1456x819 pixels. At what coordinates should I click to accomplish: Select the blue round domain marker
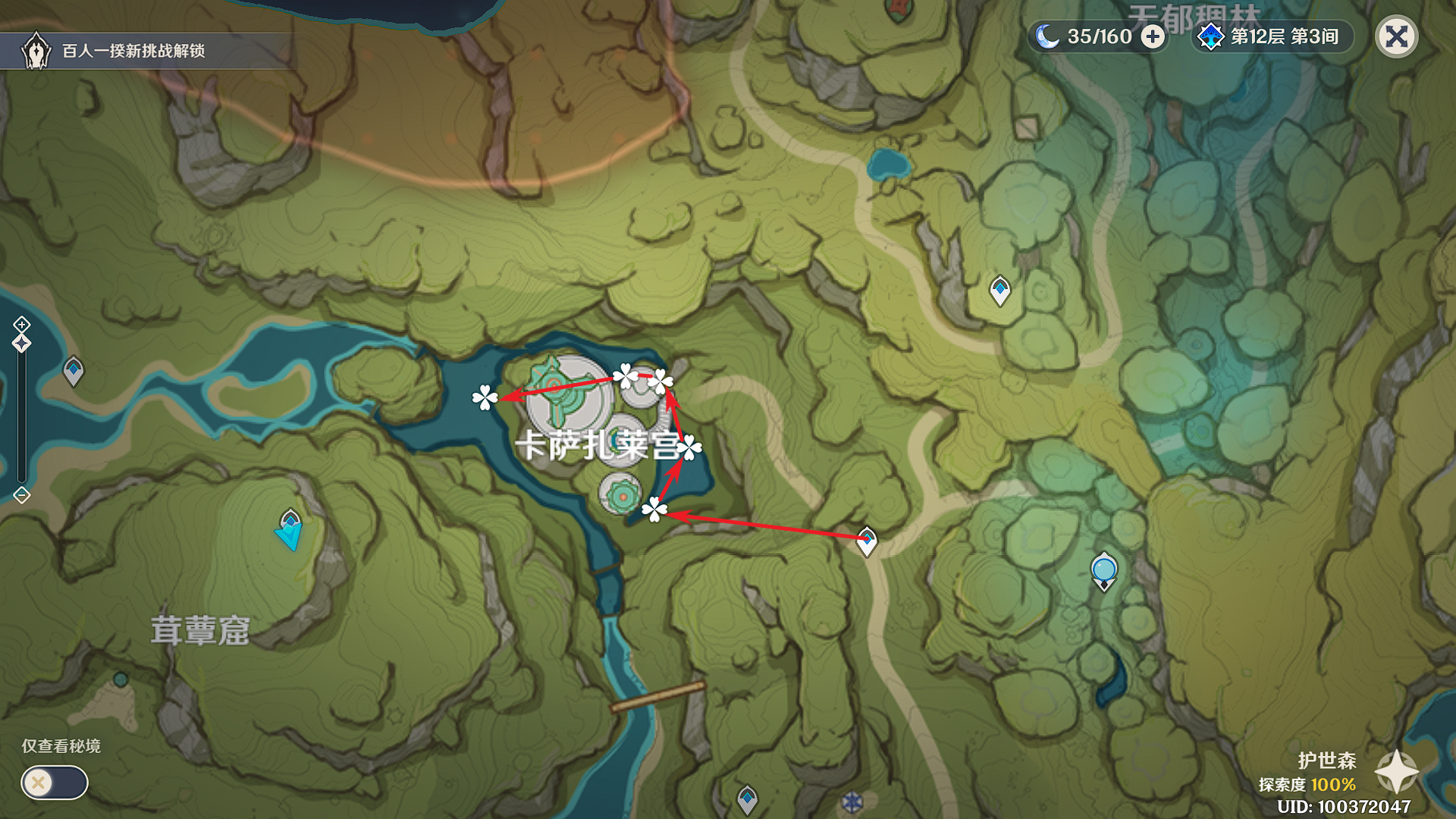(1103, 570)
